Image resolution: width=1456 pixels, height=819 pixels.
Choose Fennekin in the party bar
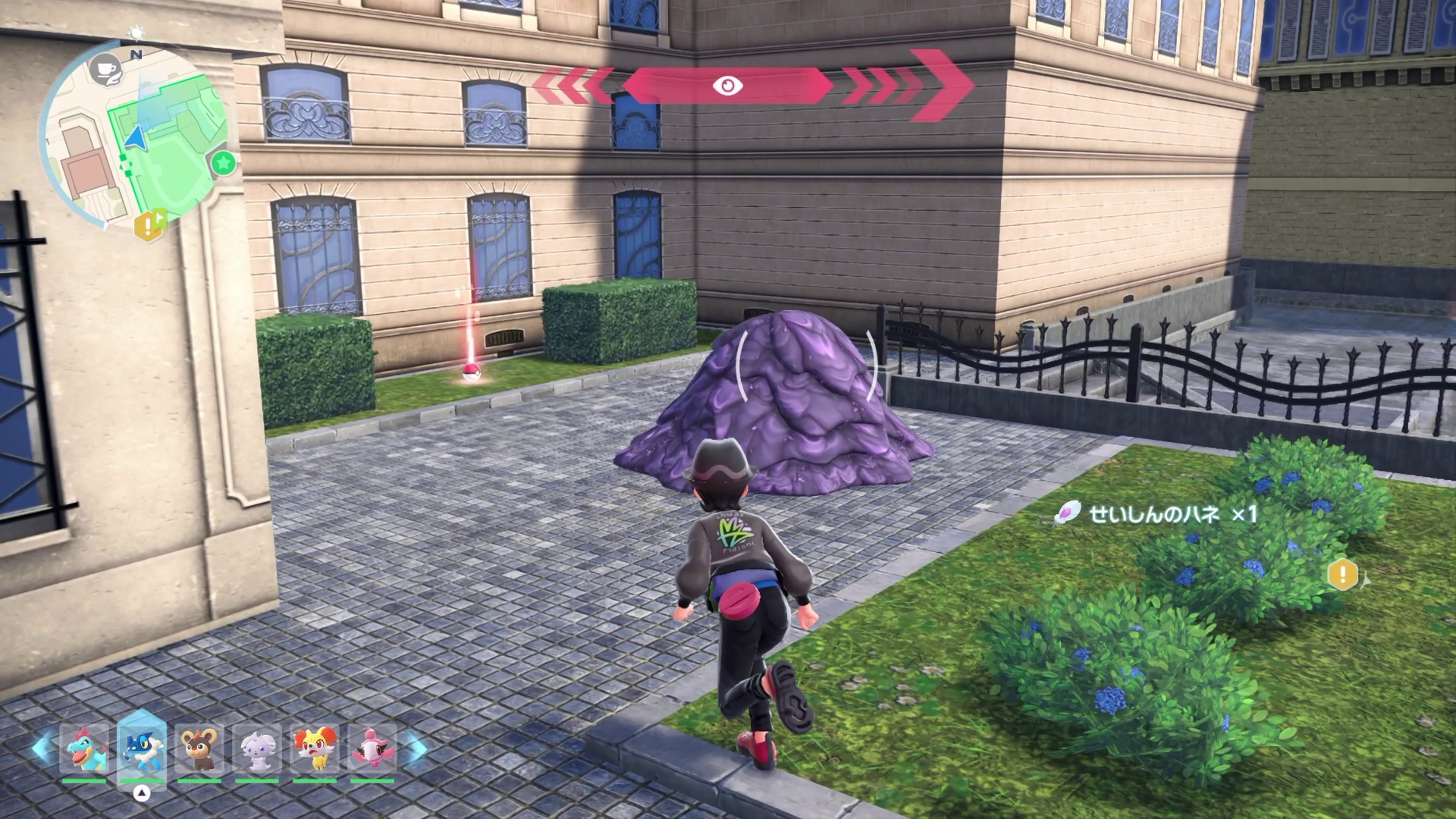pyautogui.click(x=315, y=748)
